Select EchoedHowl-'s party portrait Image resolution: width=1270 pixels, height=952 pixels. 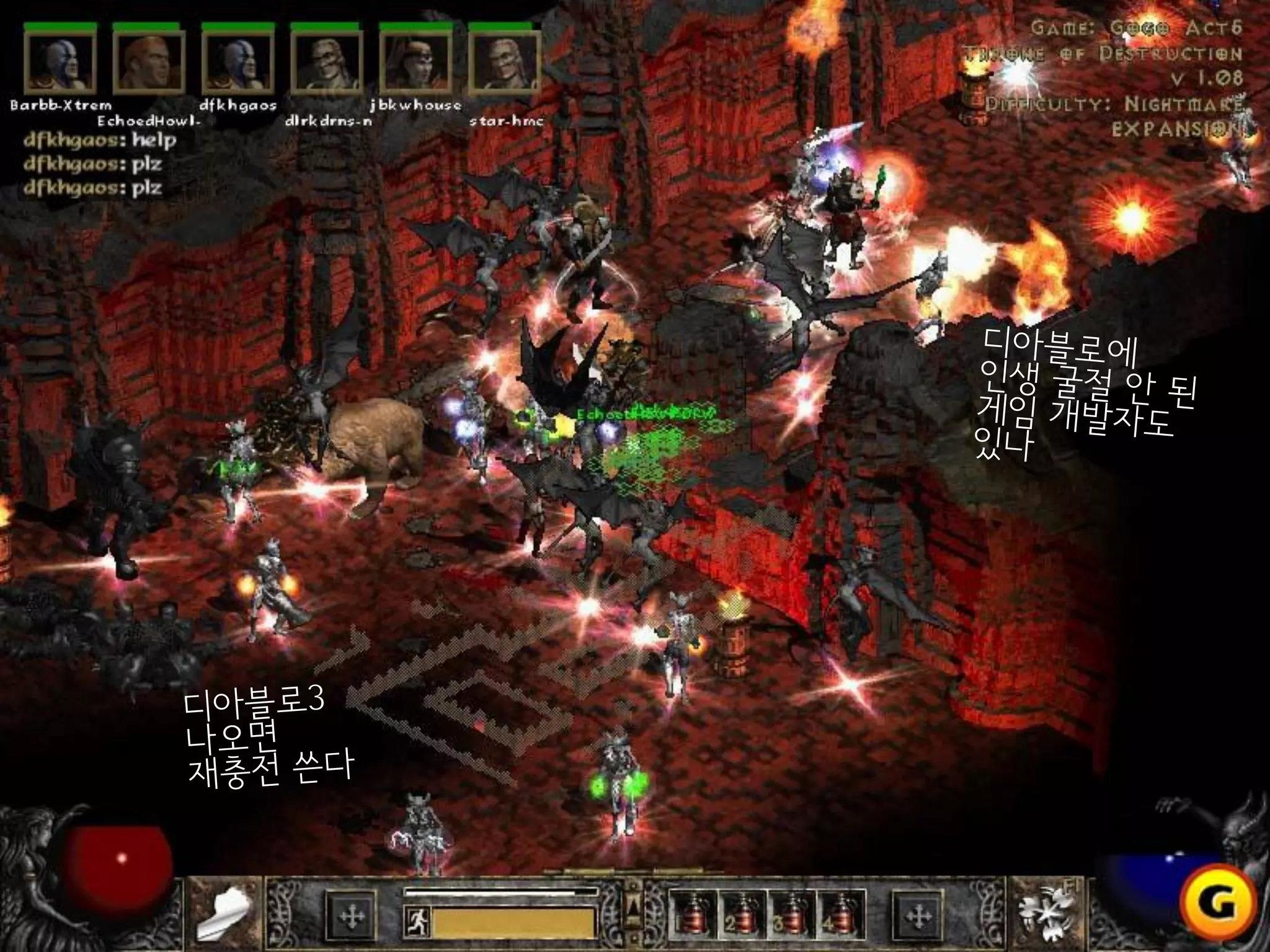point(149,62)
